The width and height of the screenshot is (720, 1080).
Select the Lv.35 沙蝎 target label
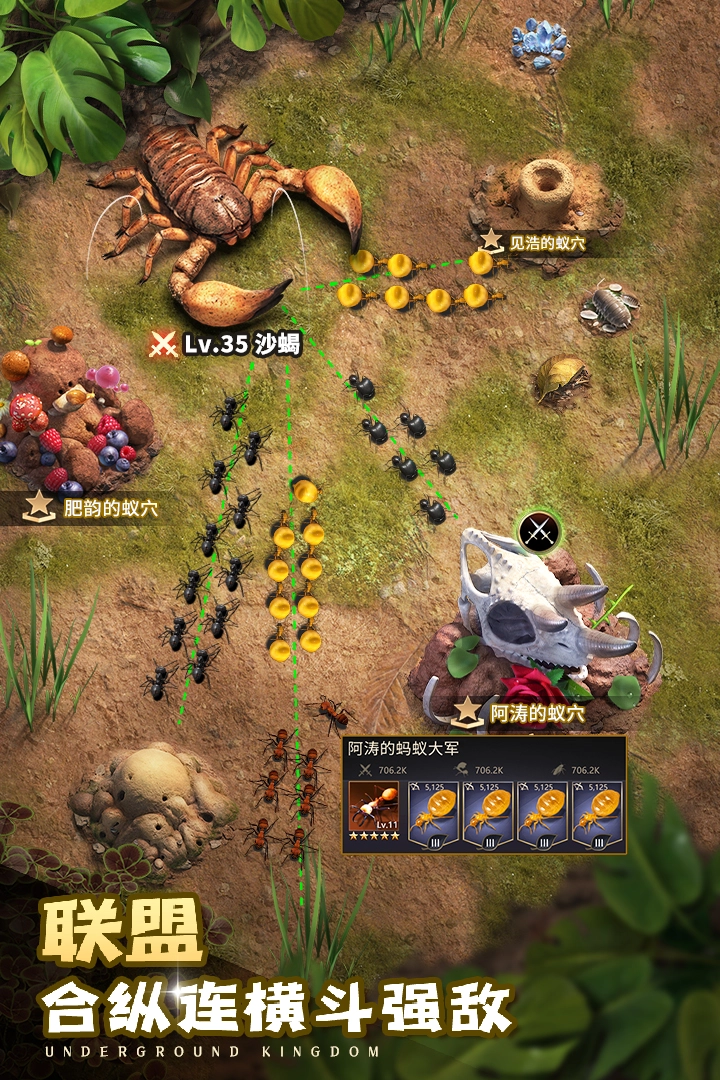226,345
